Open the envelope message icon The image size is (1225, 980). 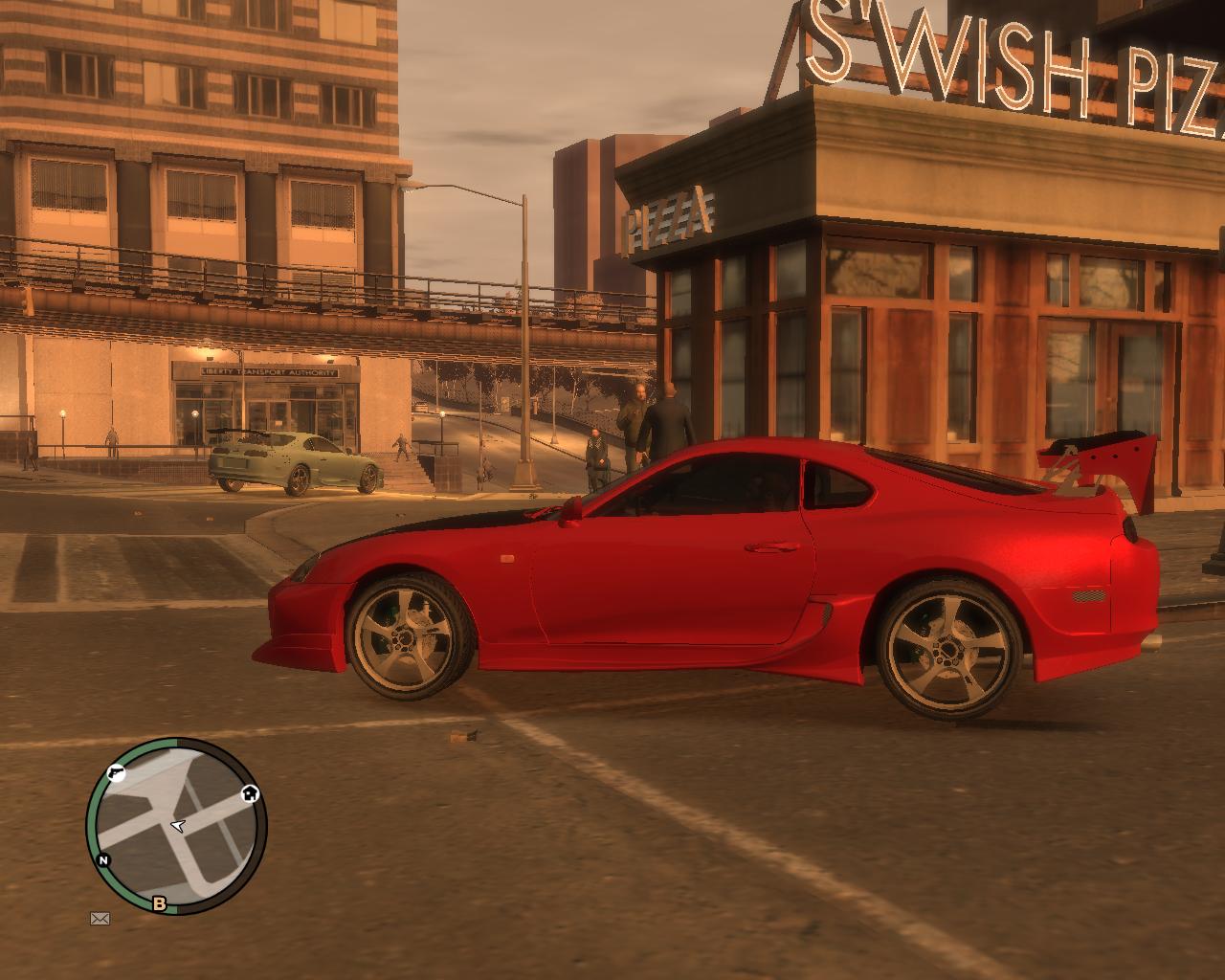click(100, 919)
